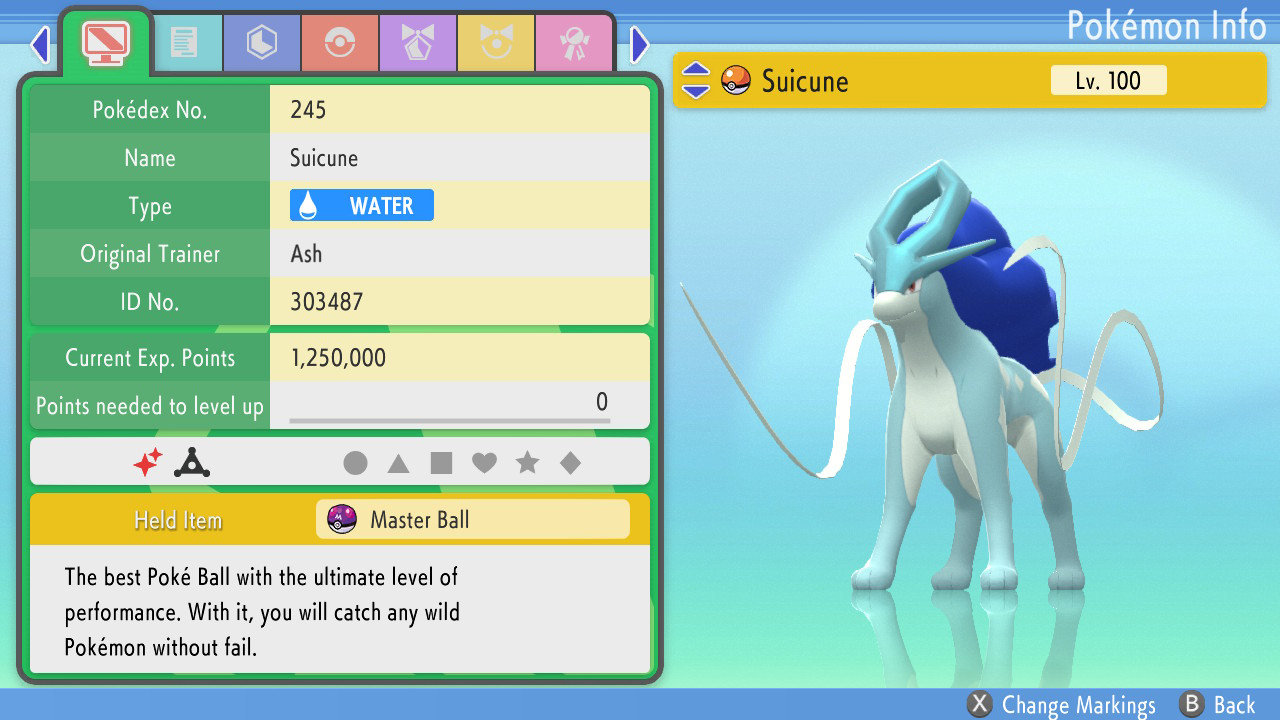Select the pink Ribbons tab icon

[573, 42]
